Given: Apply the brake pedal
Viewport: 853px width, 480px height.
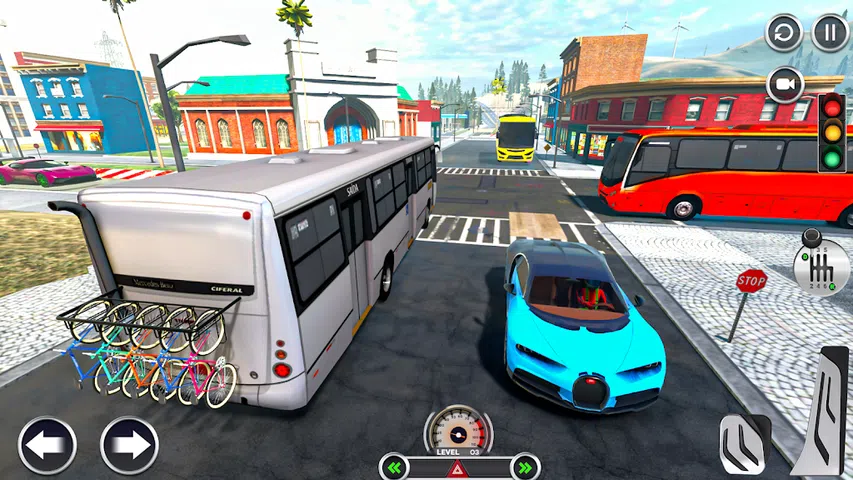Looking at the screenshot, I should click(x=745, y=442).
